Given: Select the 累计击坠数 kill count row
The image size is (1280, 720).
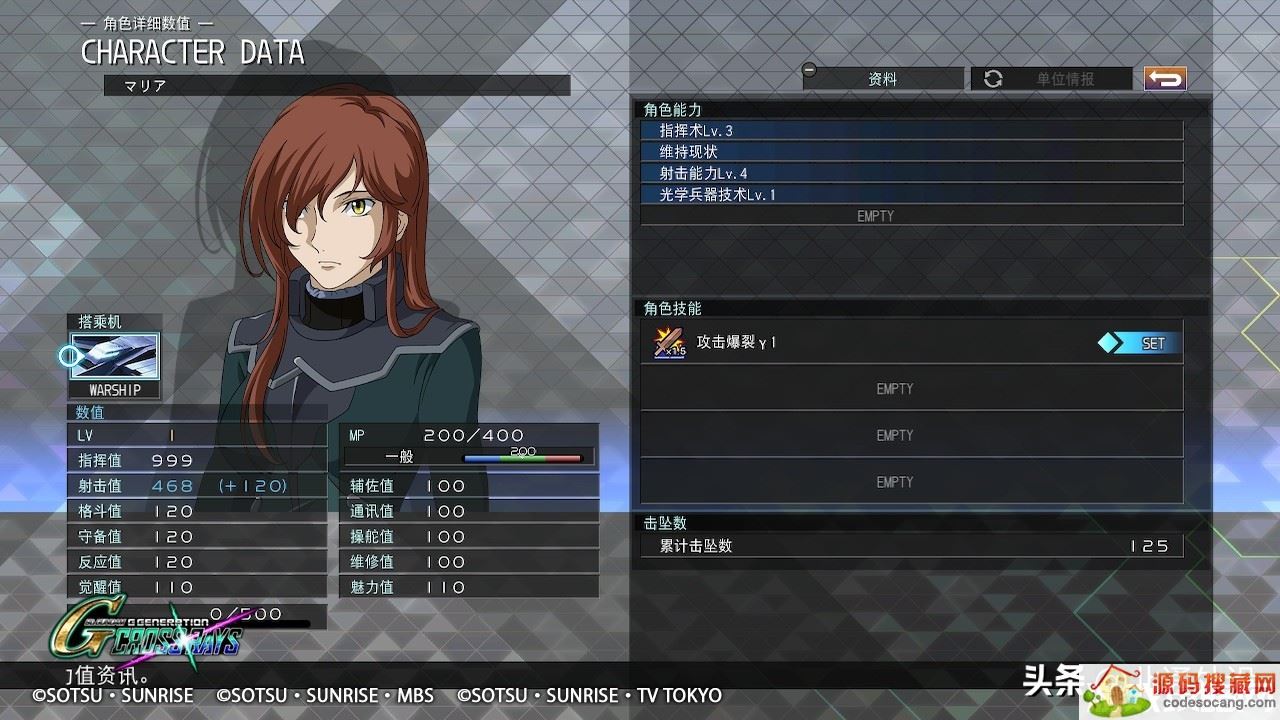Looking at the screenshot, I should pos(911,546).
